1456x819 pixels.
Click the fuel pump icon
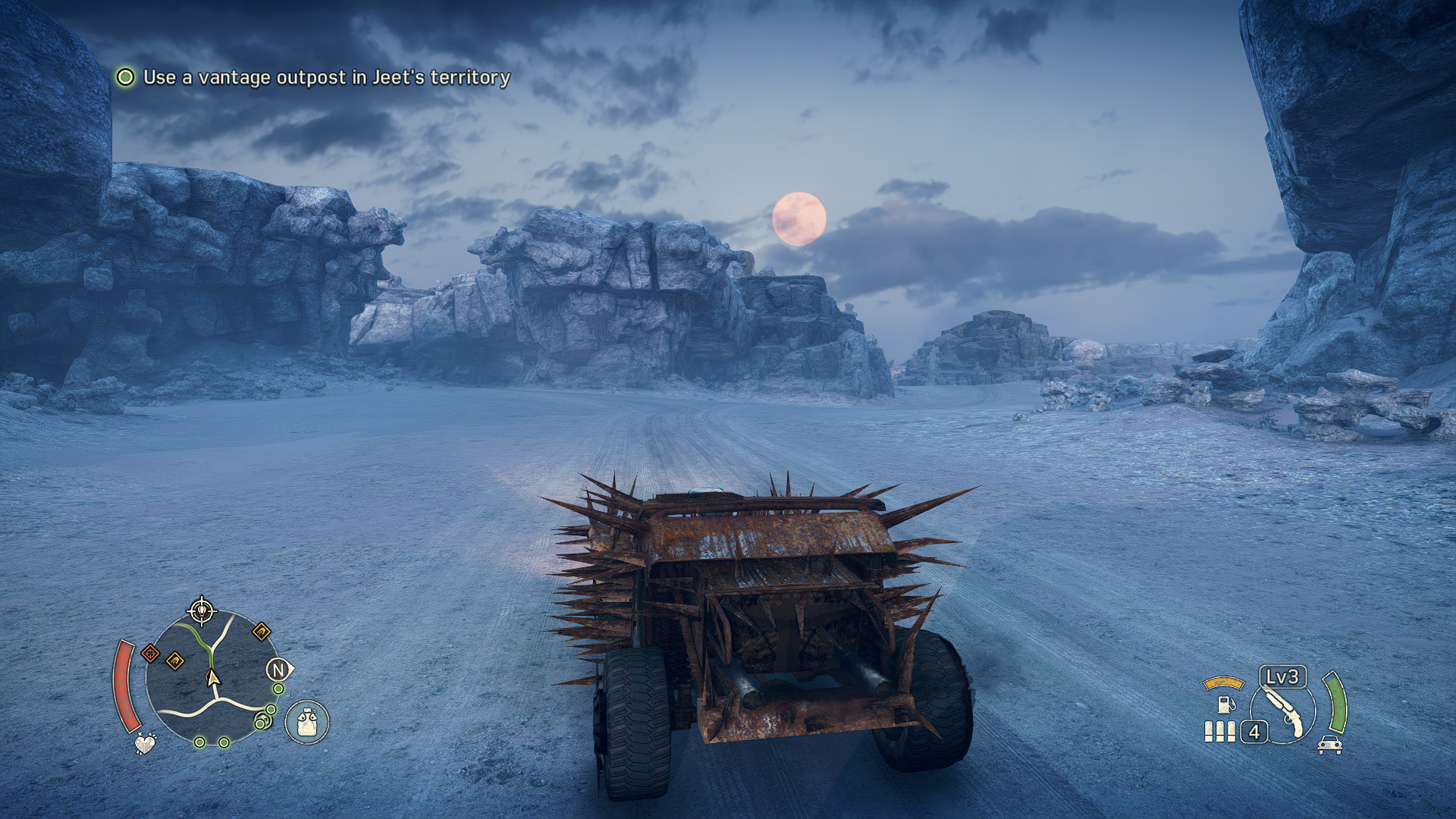(1223, 704)
